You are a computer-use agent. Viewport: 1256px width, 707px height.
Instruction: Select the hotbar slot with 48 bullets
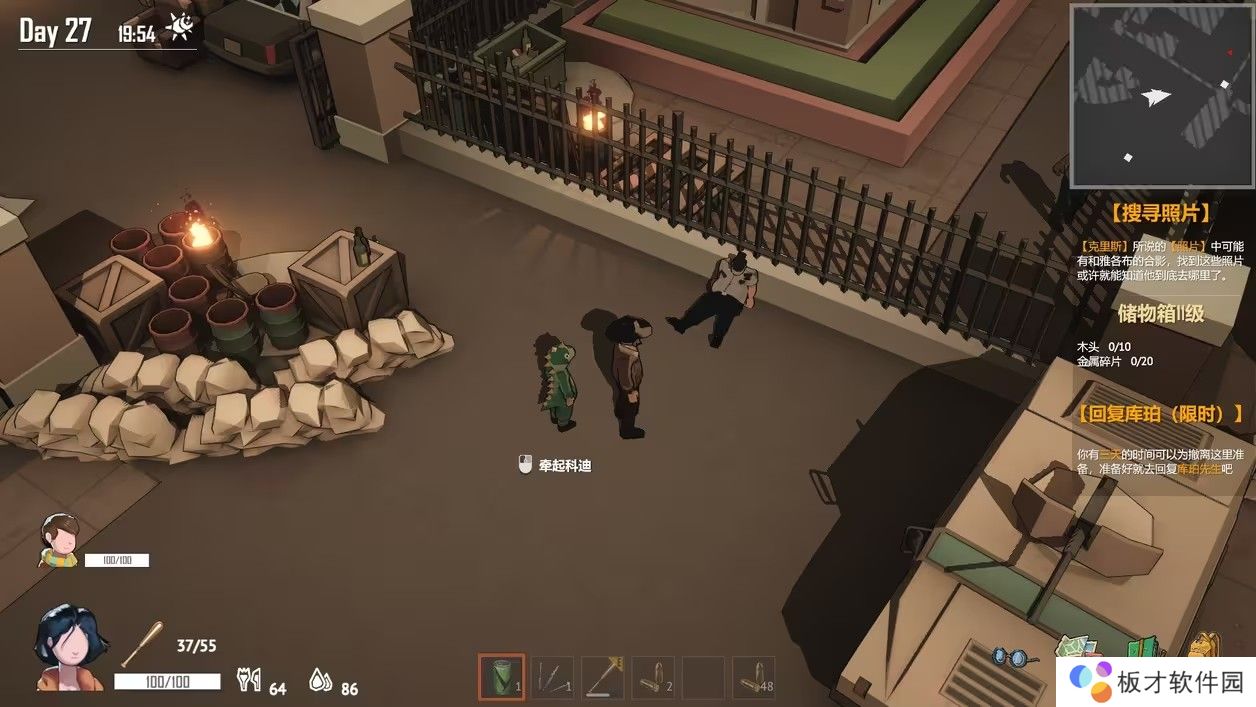(x=753, y=677)
